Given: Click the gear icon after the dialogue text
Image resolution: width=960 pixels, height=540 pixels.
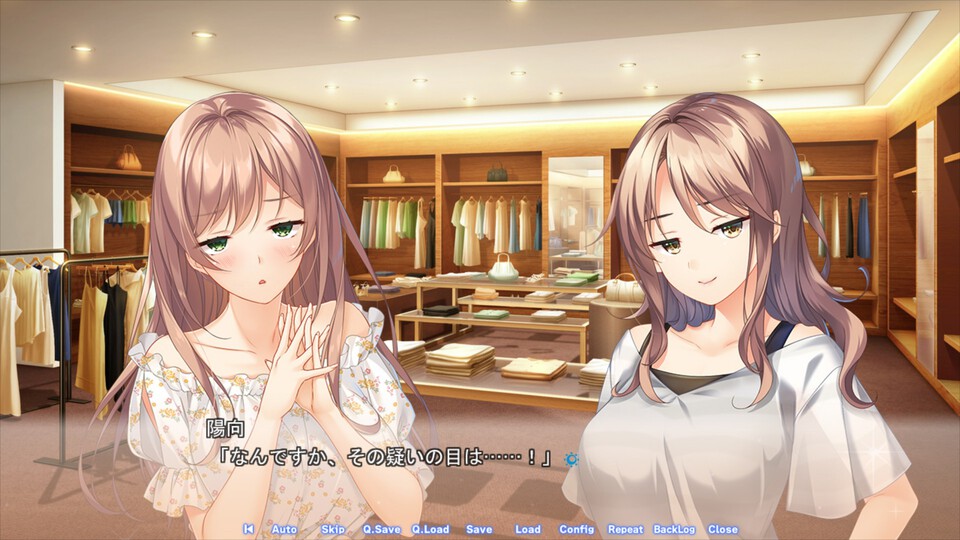Looking at the screenshot, I should 571,459.
